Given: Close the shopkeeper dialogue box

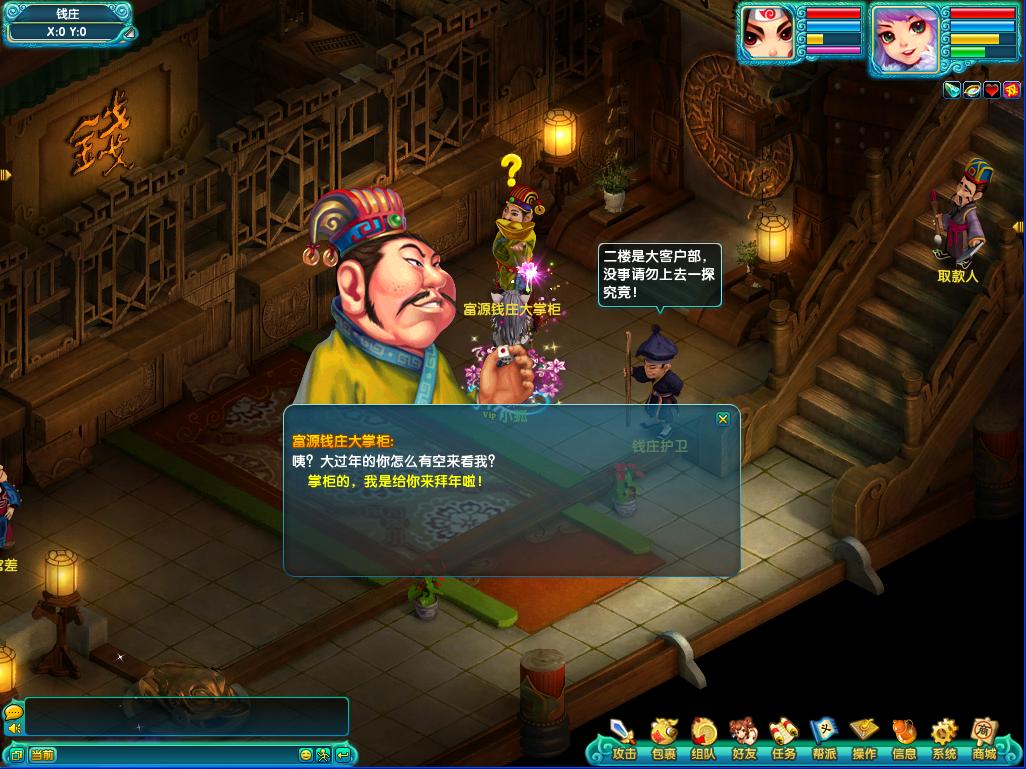Looking at the screenshot, I should click(723, 419).
